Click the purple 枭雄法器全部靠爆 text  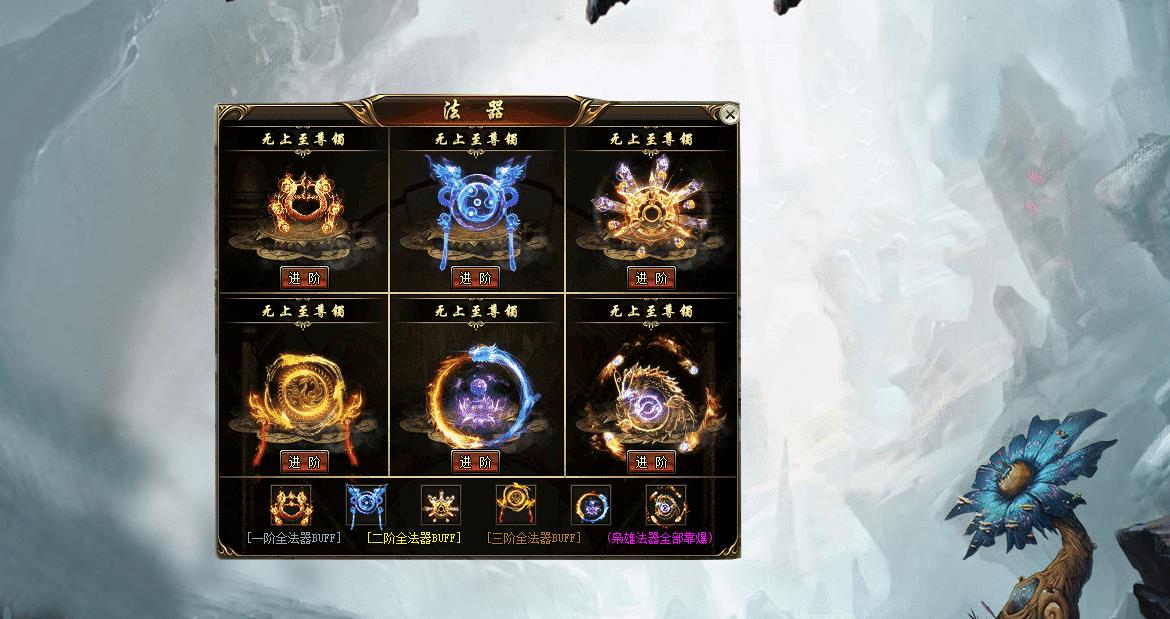point(660,538)
